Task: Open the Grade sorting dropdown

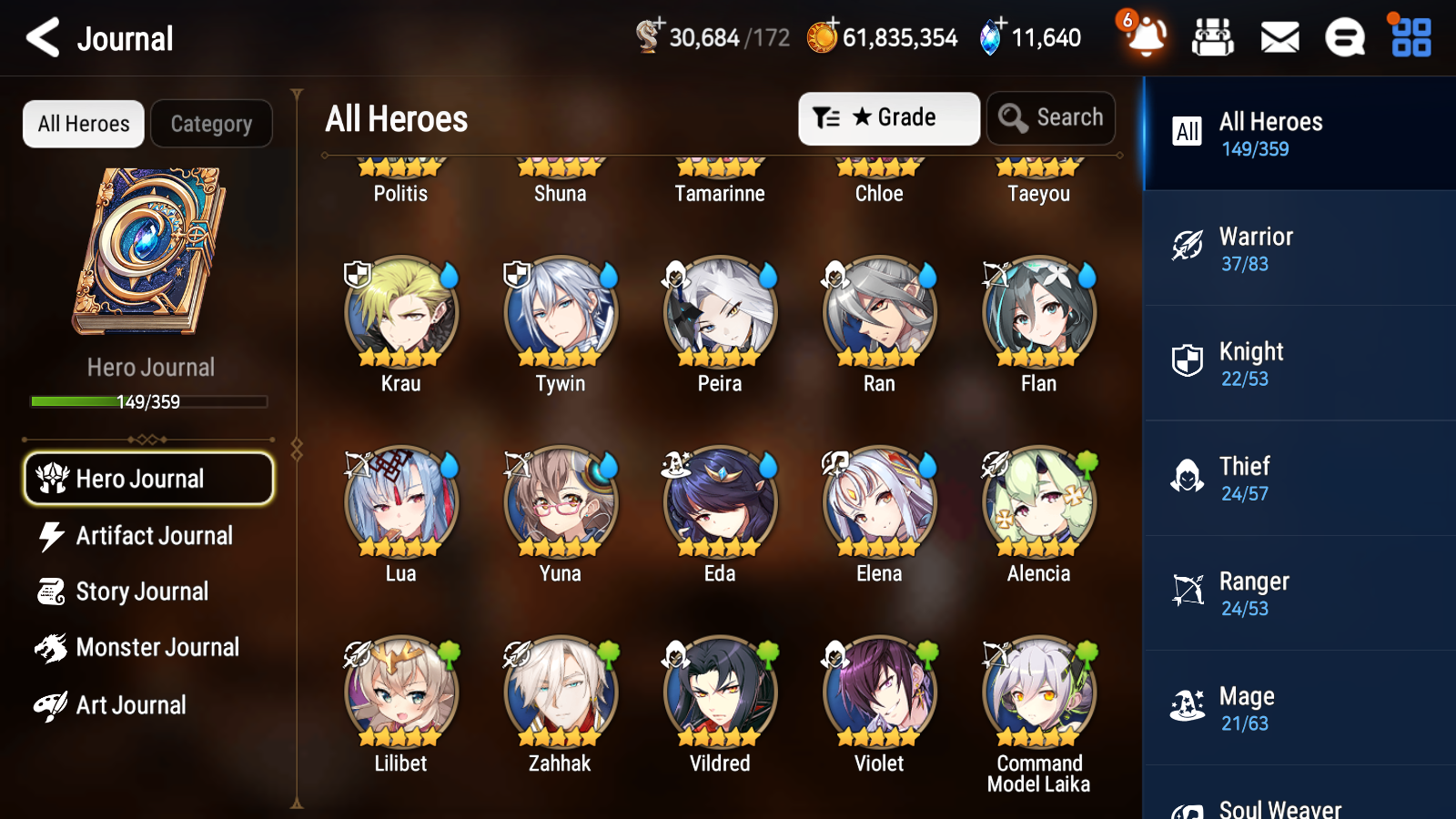Action: pyautogui.click(x=887, y=117)
